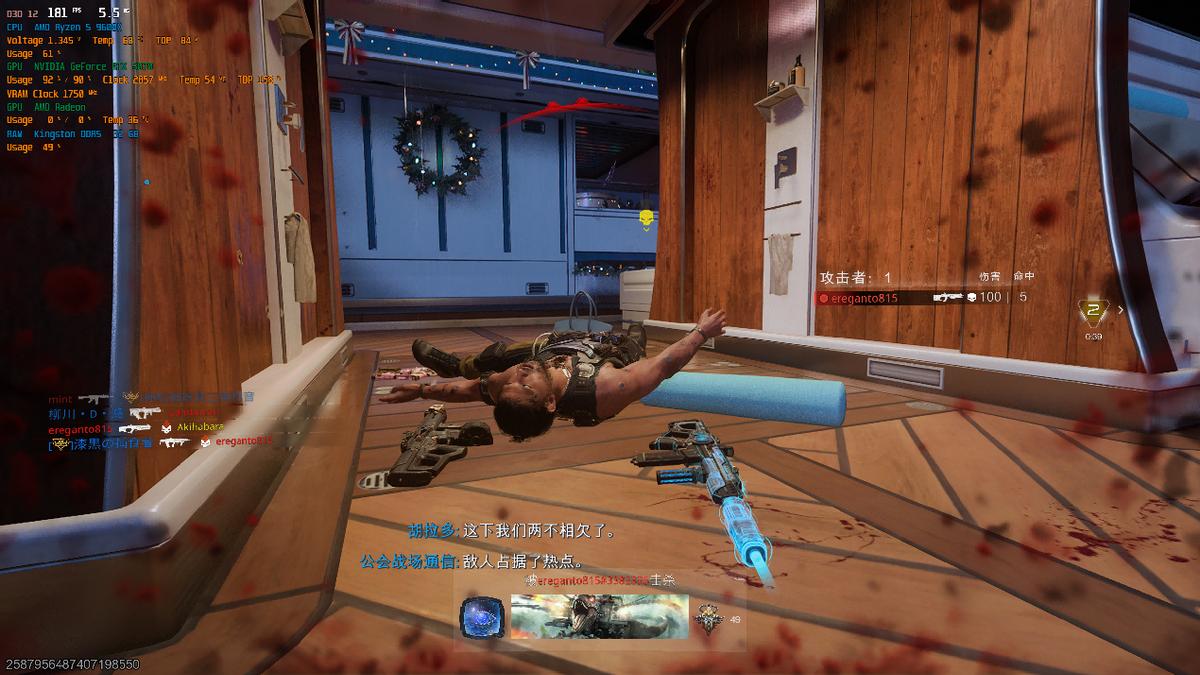Viewport: 1200px width, 675px height.
Task: Click the yellow skull death marker
Action: click(645, 217)
